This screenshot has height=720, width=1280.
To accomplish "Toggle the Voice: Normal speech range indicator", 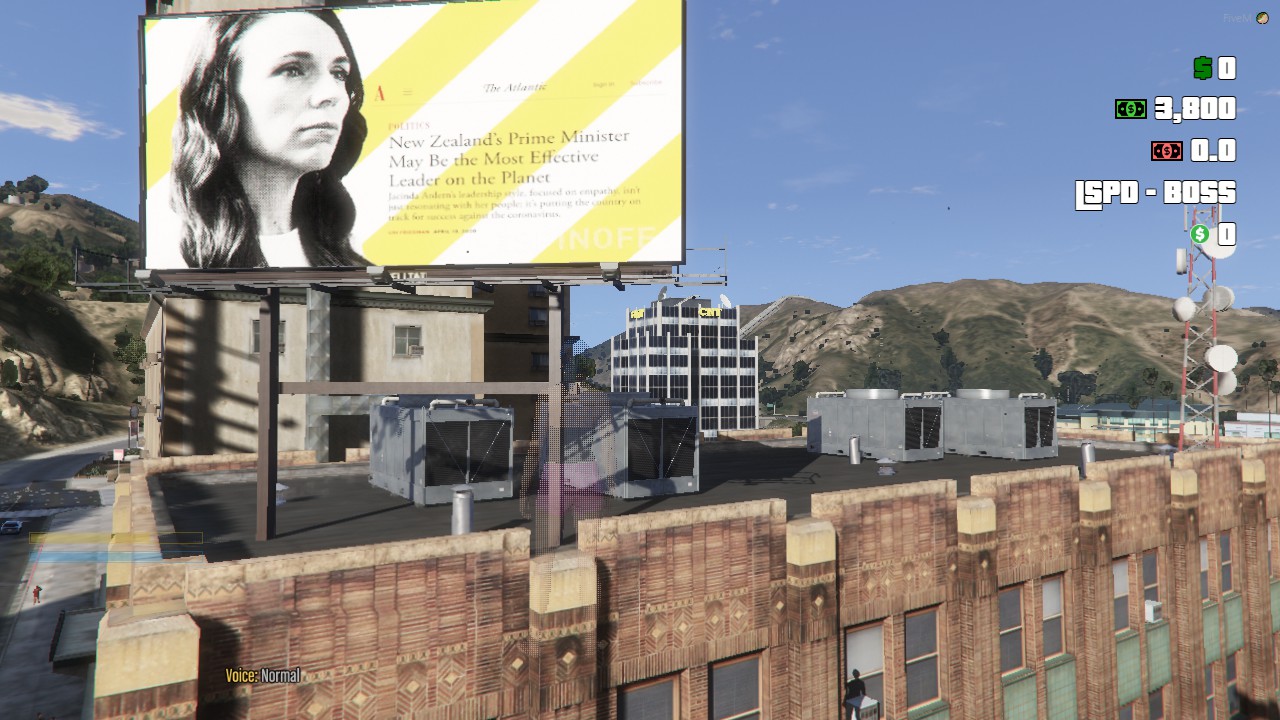I will [x=262, y=676].
